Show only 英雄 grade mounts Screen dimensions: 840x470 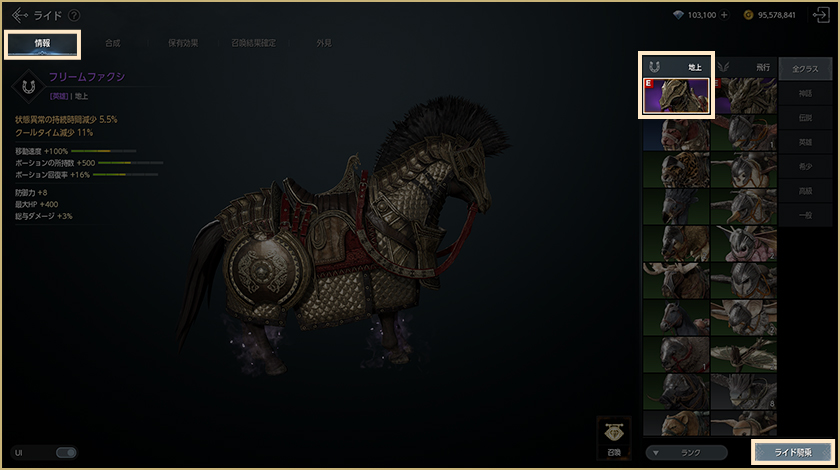point(805,143)
